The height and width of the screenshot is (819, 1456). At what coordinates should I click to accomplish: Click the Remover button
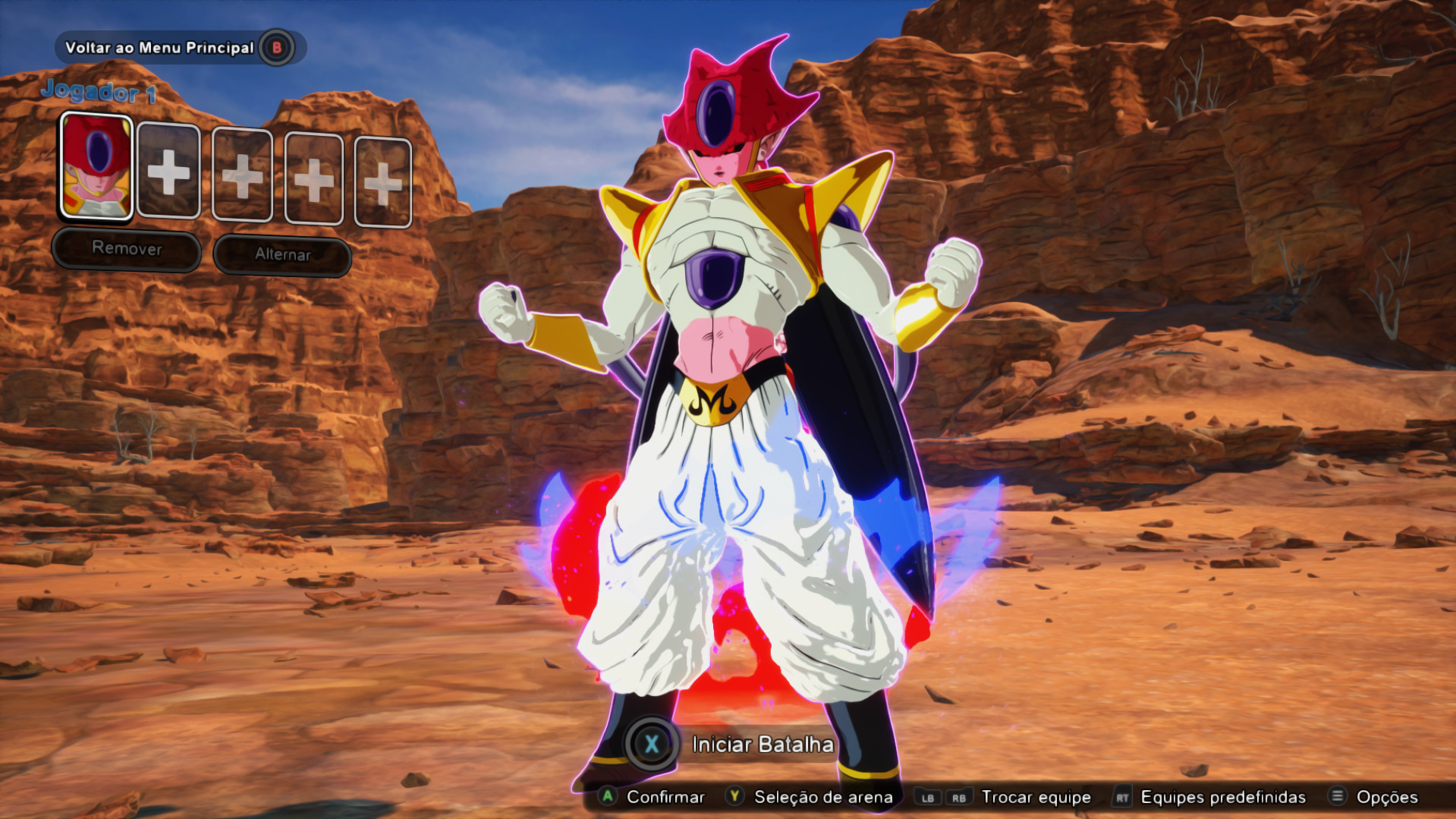coord(126,250)
